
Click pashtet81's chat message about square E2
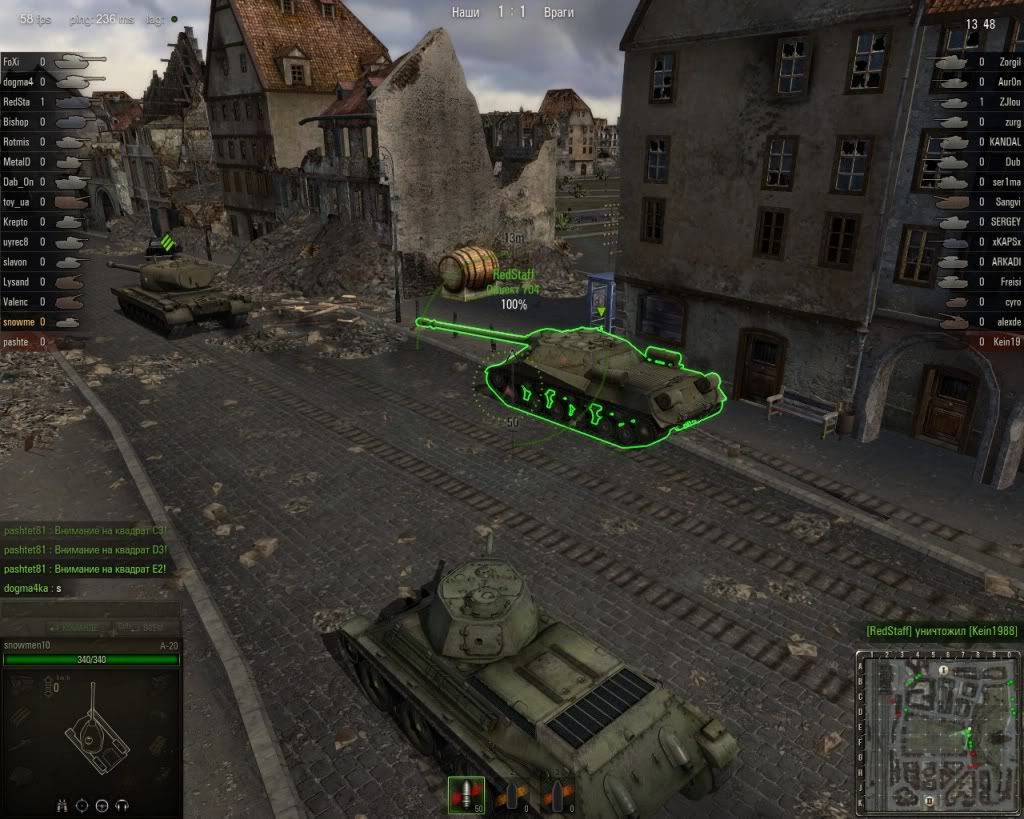click(x=85, y=568)
